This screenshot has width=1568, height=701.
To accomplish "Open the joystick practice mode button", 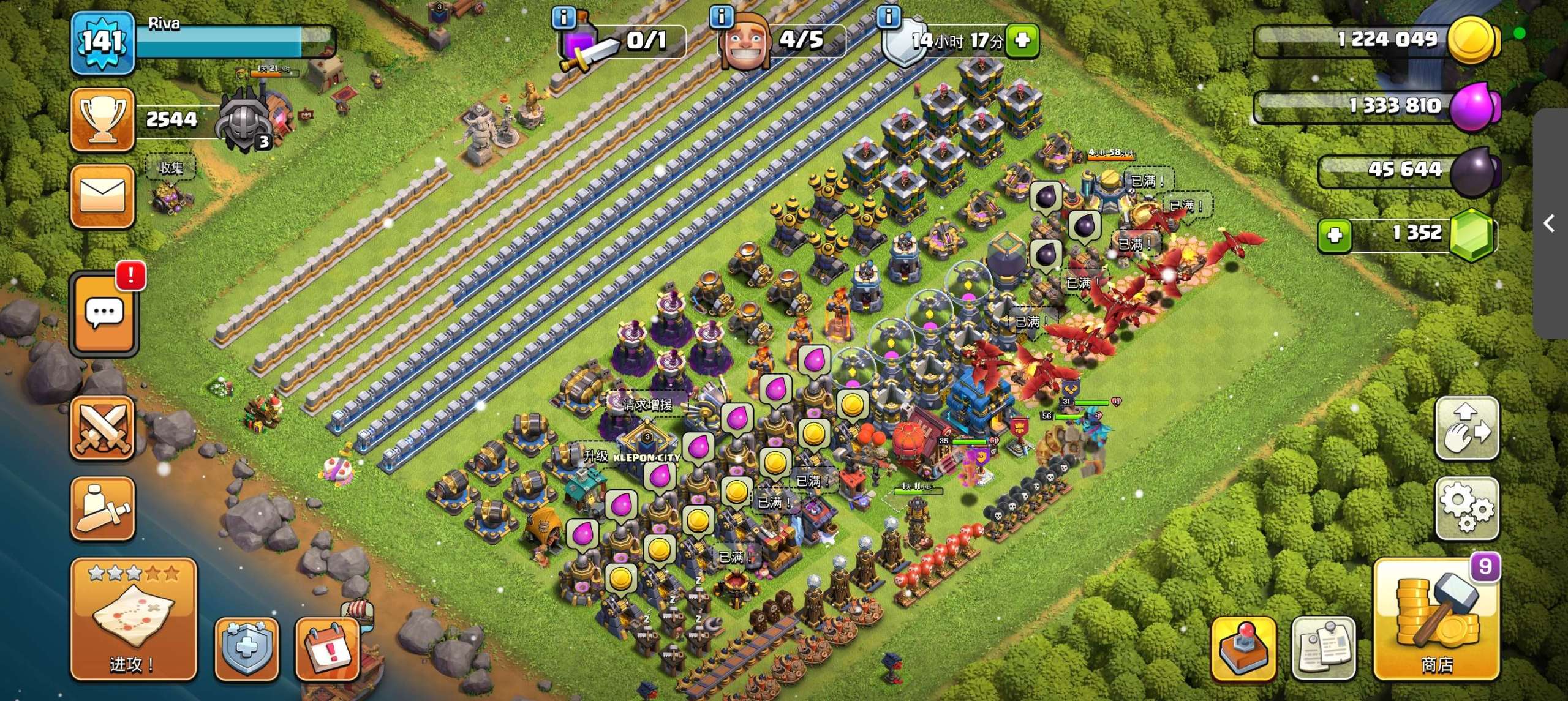I will click(1243, 649).
